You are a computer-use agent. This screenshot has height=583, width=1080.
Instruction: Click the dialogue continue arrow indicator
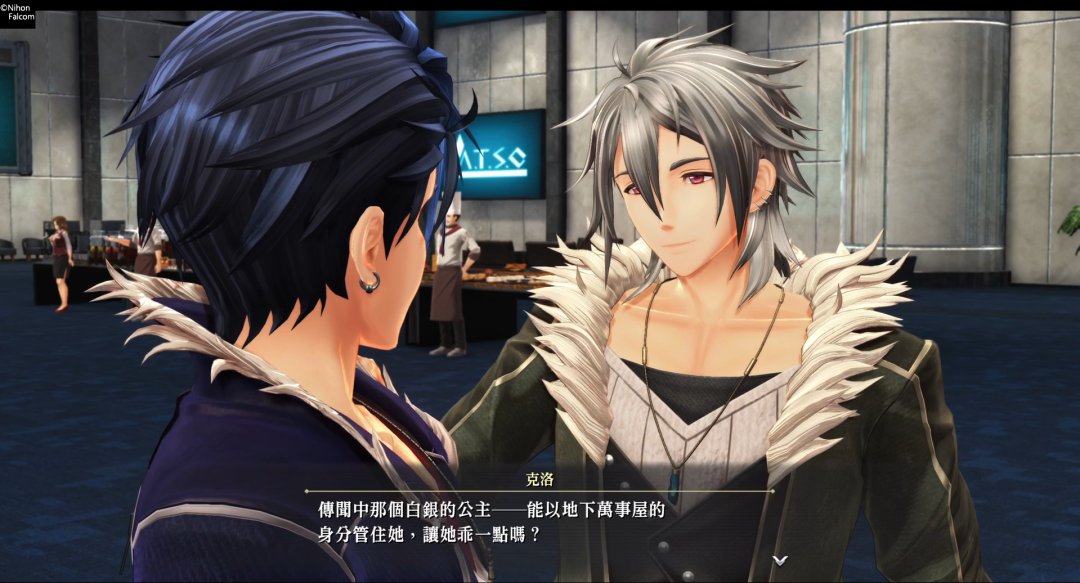coord(780,559)
